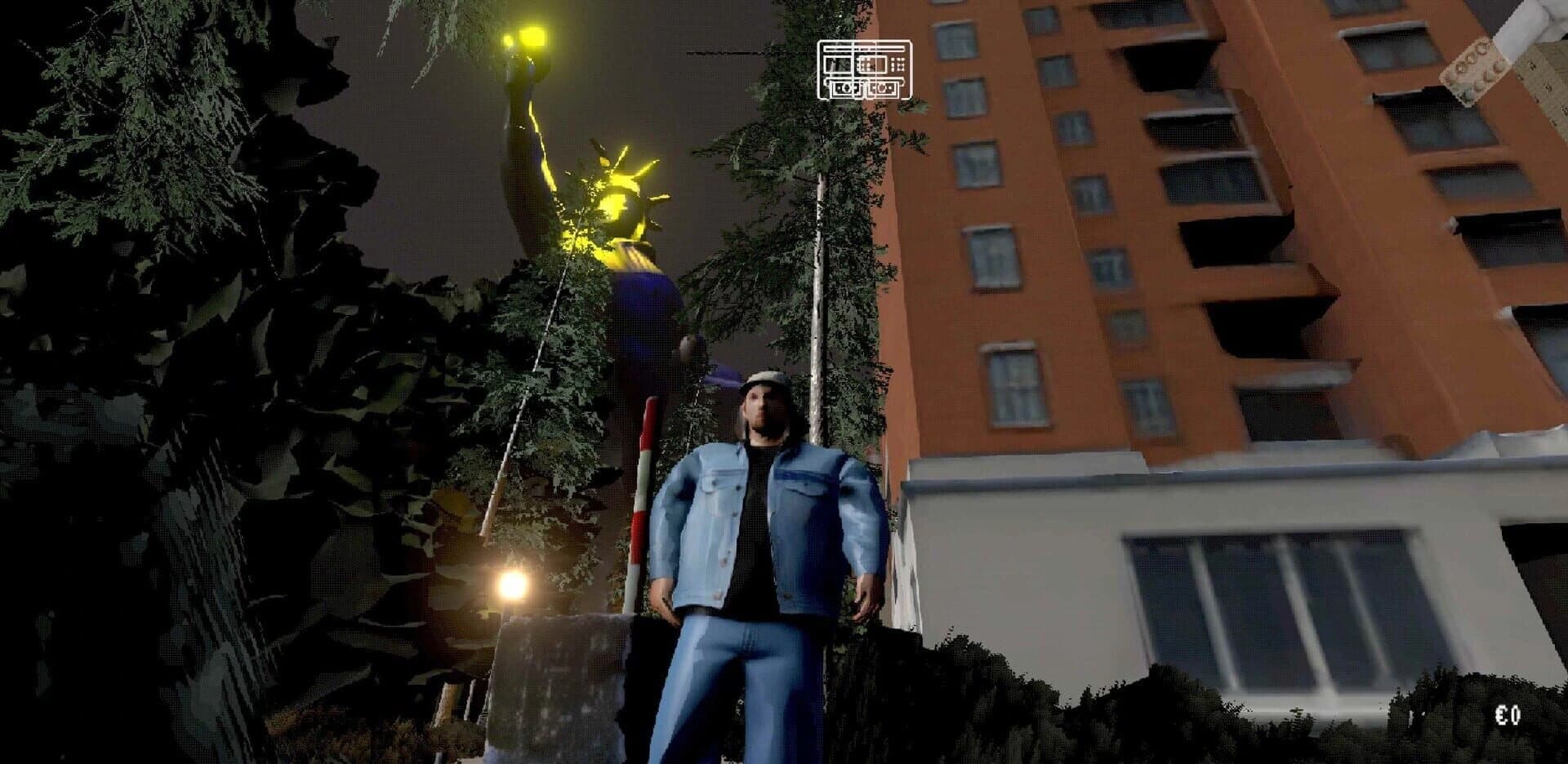Click the €0 money counter
This screenshot has width=1568, height=764.
click(1508, 715)
